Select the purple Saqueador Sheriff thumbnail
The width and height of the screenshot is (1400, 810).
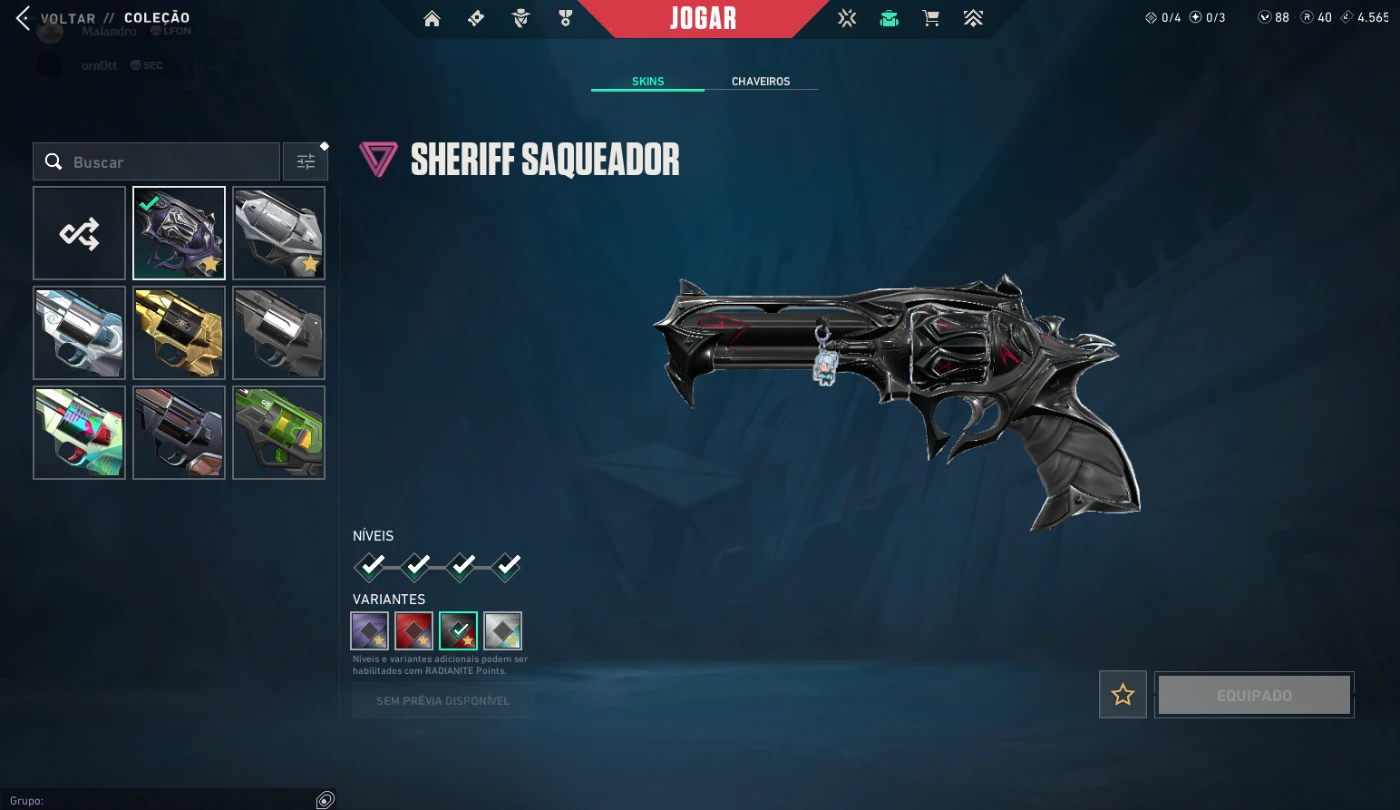point(179,234)
